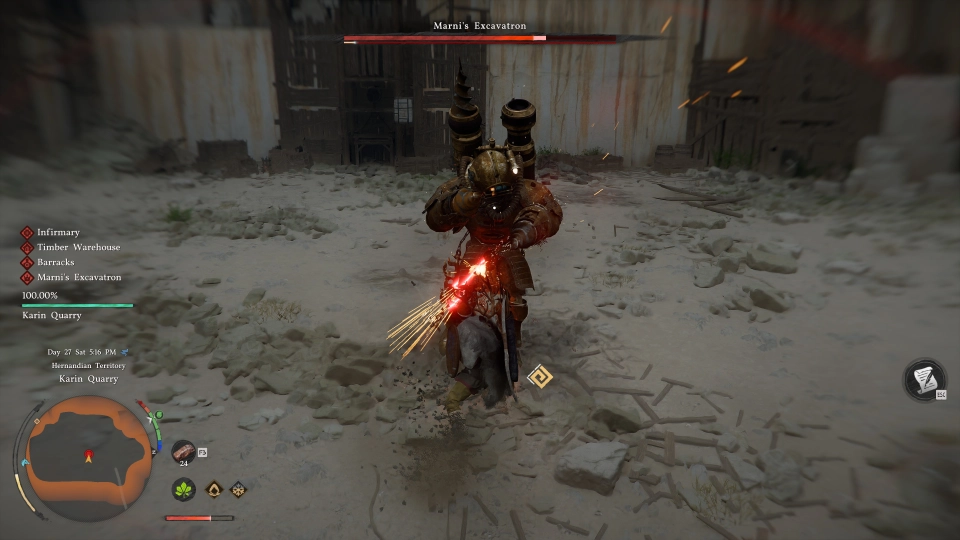Select the flame diamond skill icon
The height and width of the screenshot is (540, 960).
tap(214, 490)
